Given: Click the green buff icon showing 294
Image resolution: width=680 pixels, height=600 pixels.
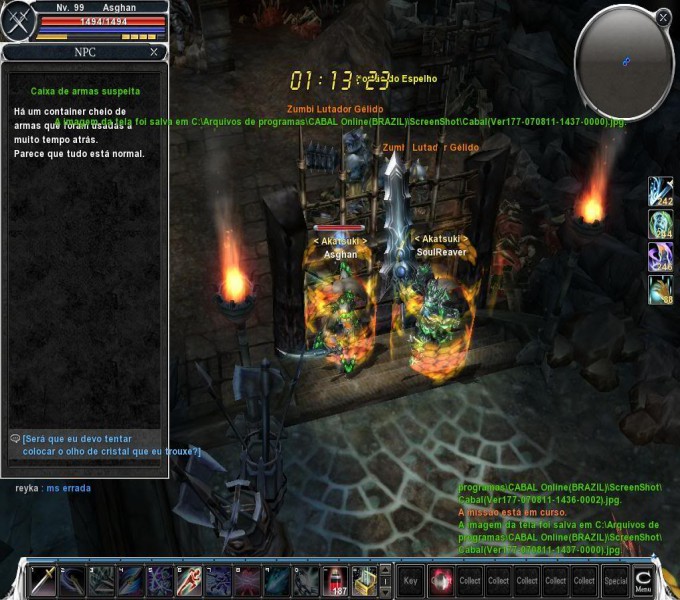Looking at the screenshot, I should (x=661, y=224).
